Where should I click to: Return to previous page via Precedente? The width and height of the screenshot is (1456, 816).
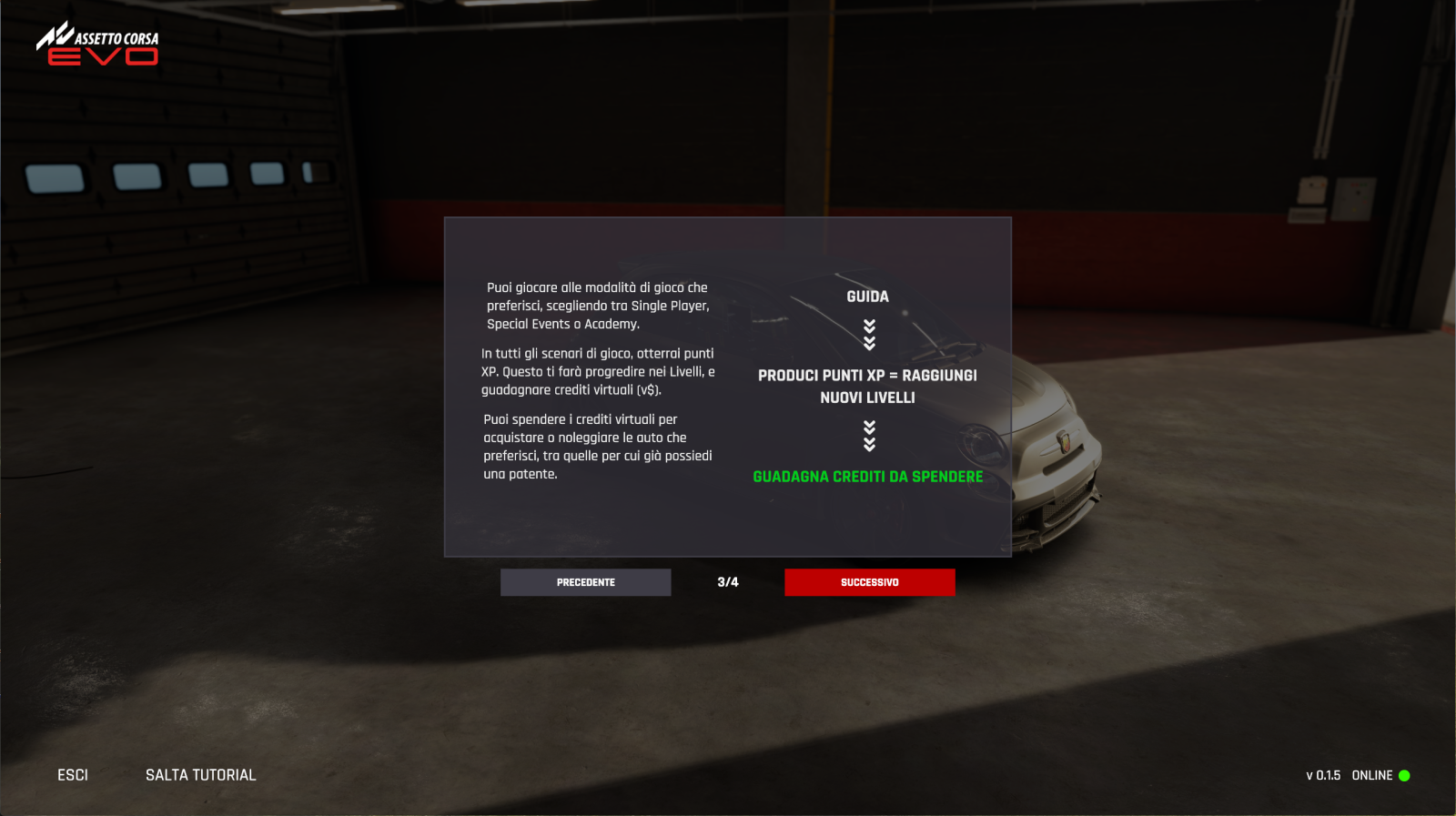(x=585, y=582)
